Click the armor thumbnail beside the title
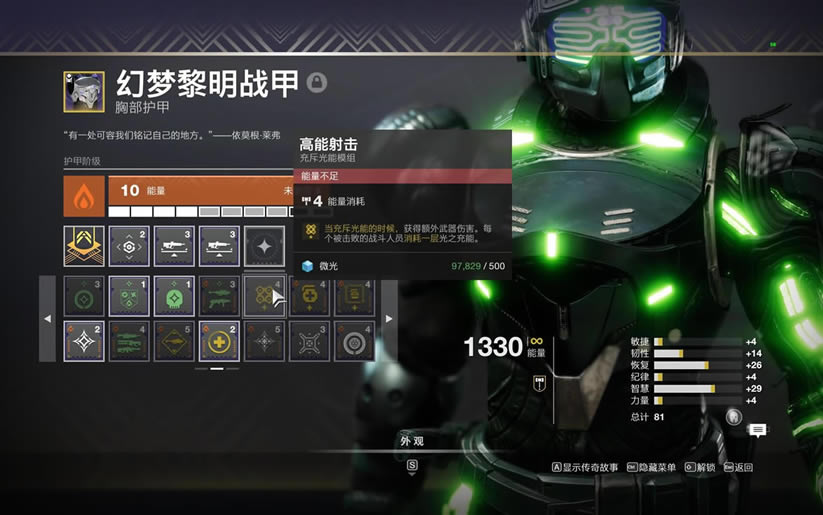 [84, 90]
